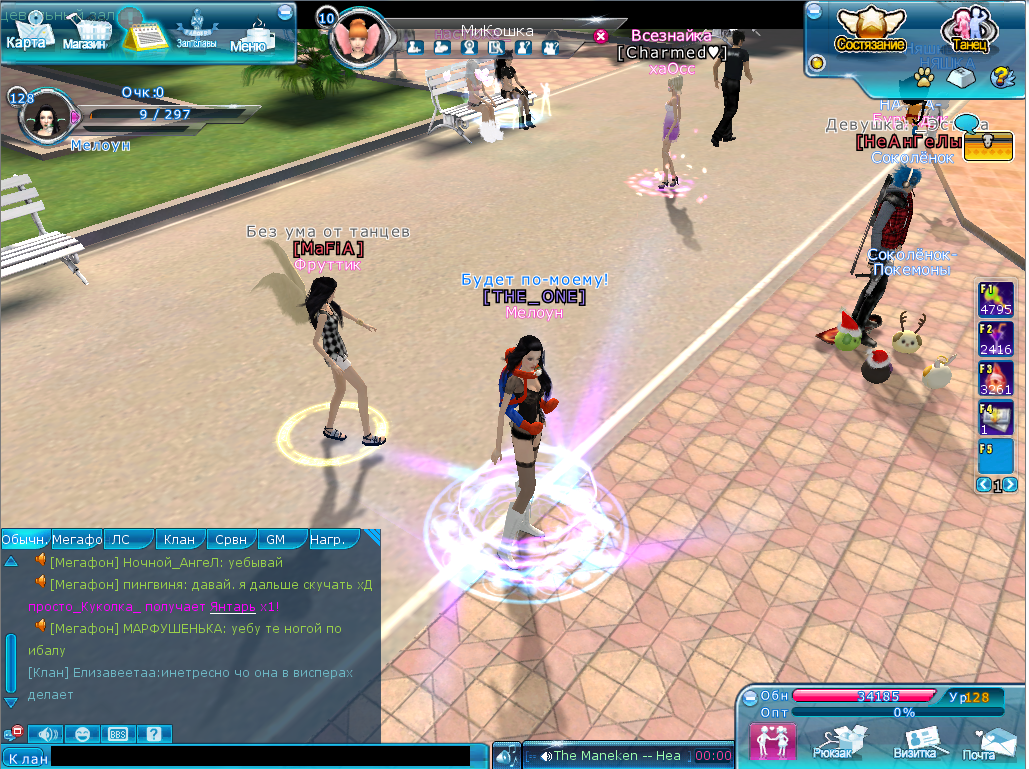This screenshot has width=1029, height=769.
Task: Open the question mark help icon
Action: pos(1000,76)
